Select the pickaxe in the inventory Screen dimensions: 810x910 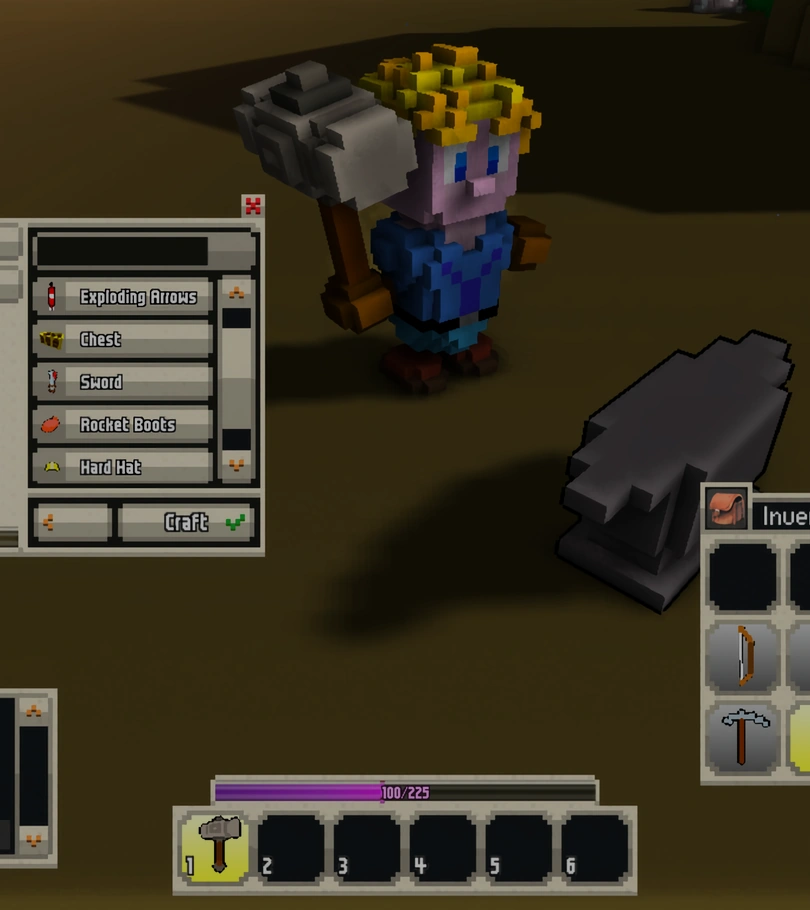743,738
